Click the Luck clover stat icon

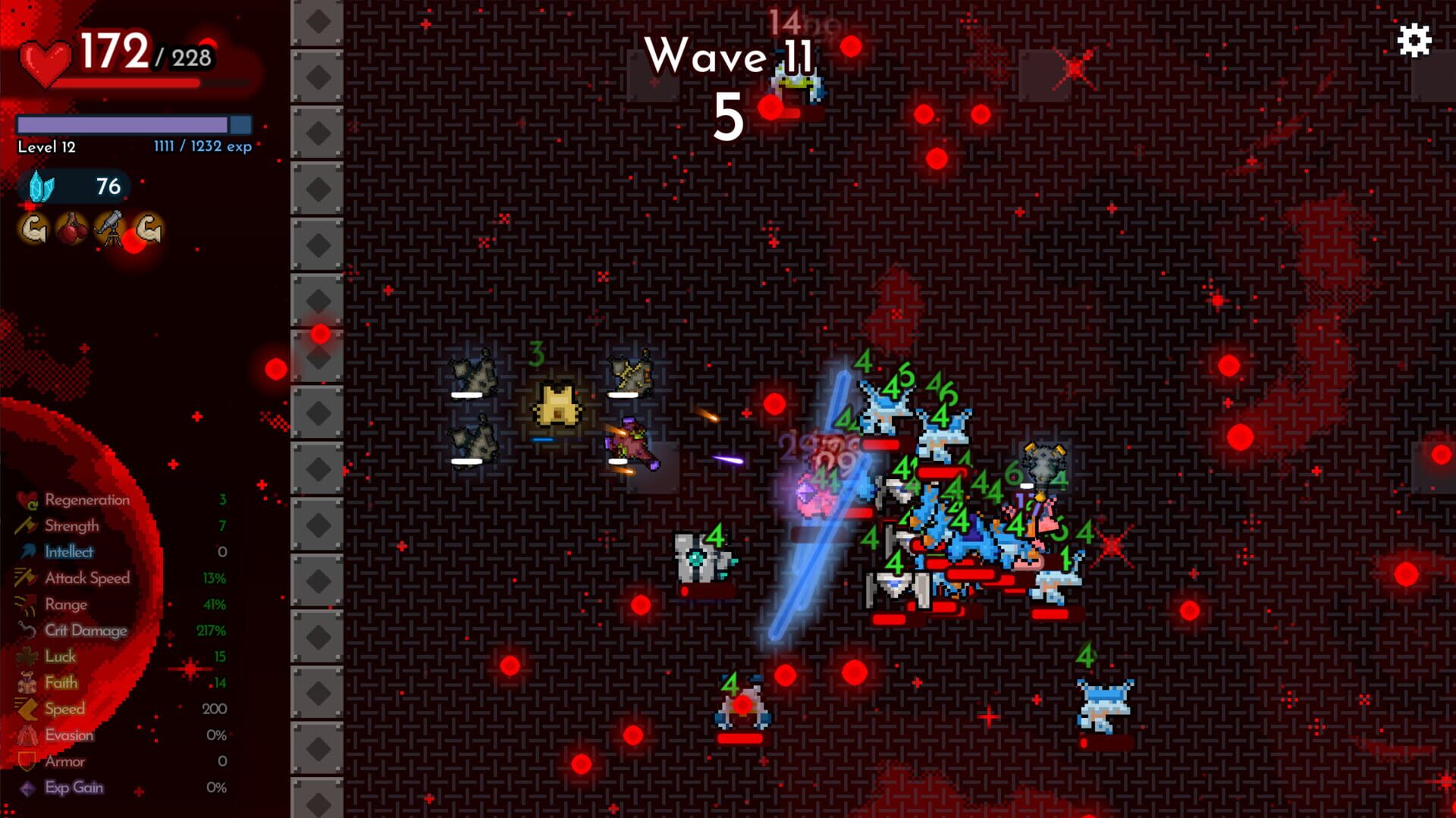tap(25, 657)
